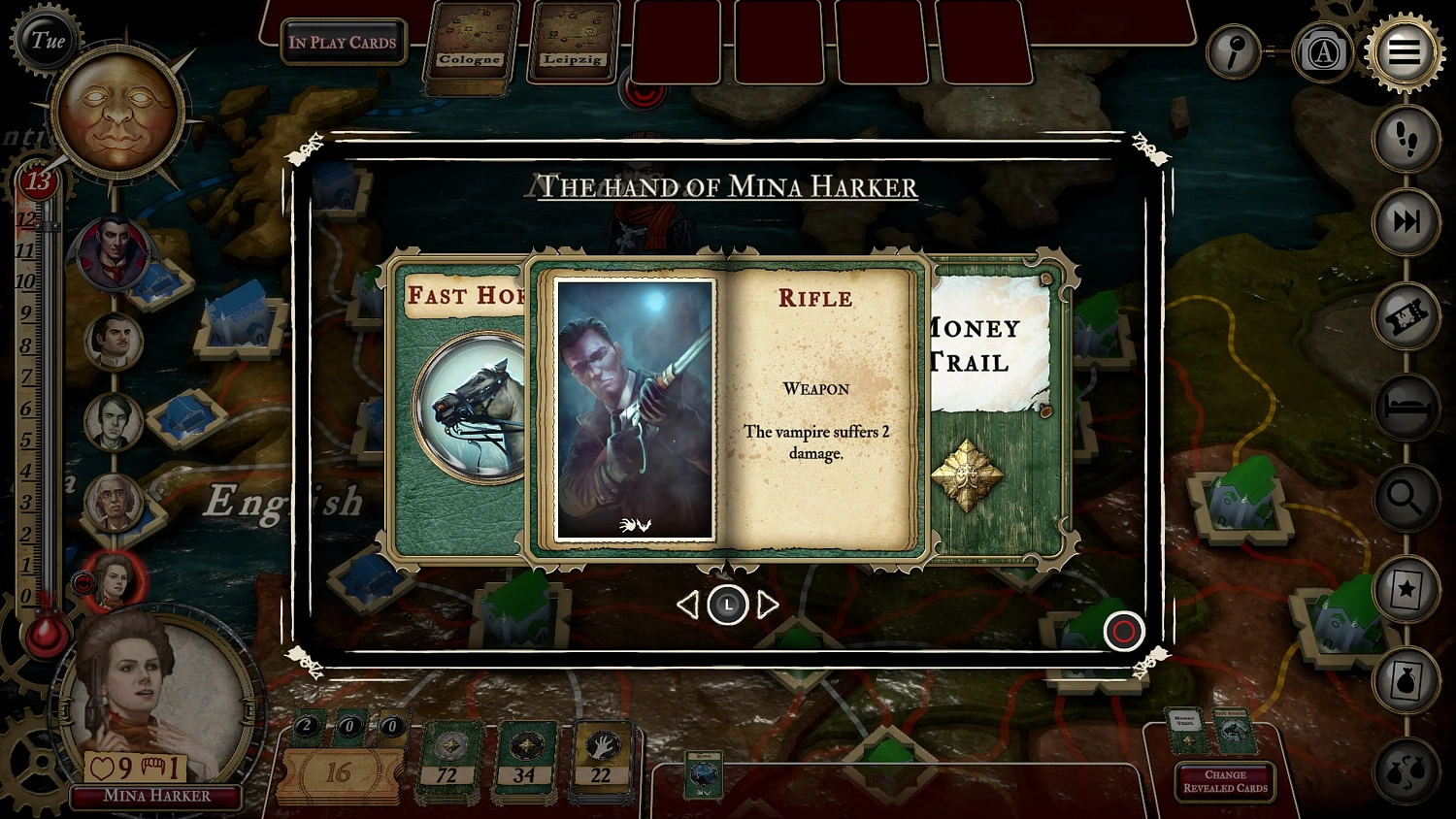Click the right arrow to view next card
Viewport: 1456px width, 819px height.
767,604
